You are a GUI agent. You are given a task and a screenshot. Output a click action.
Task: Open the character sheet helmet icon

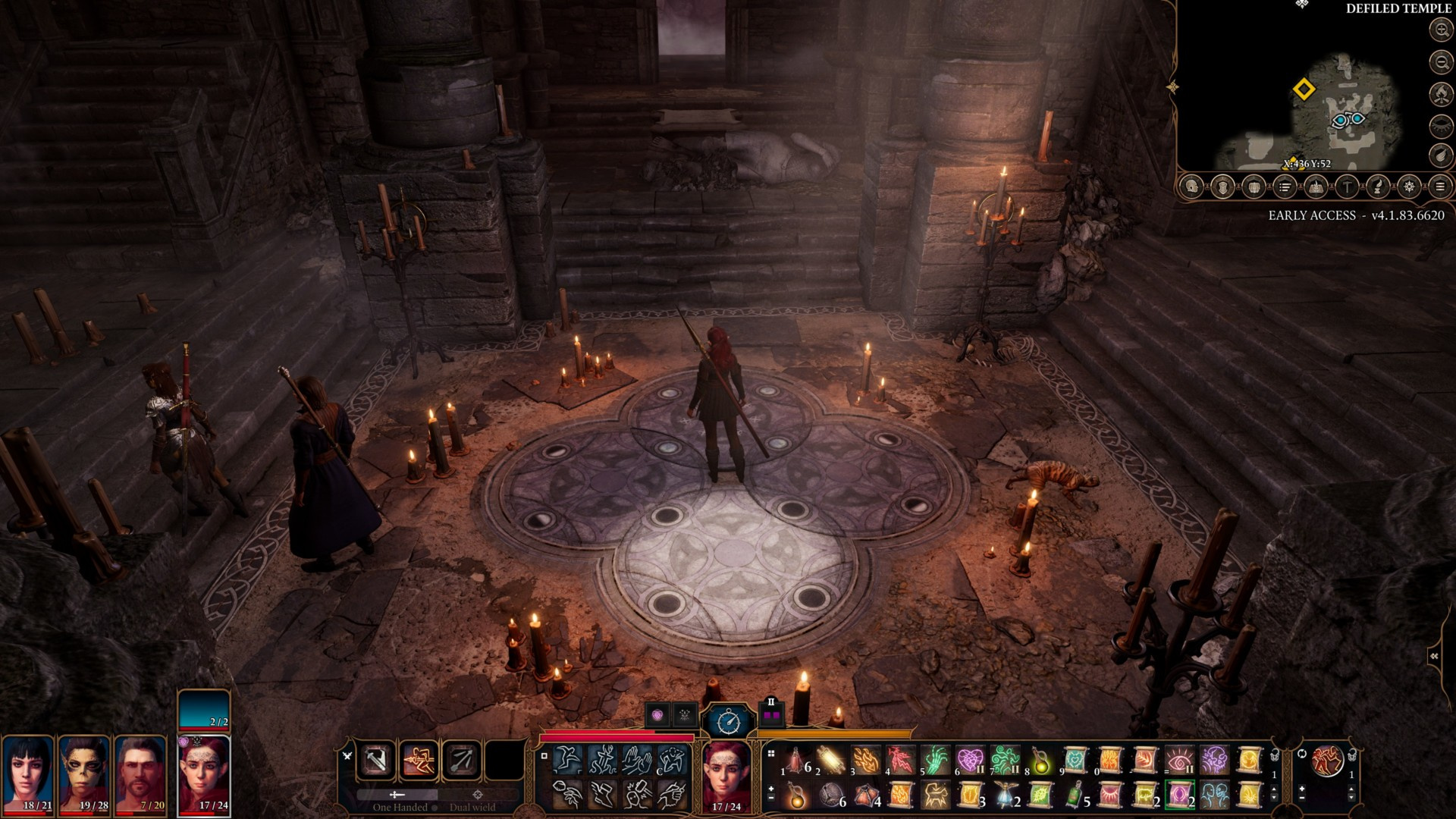[1191, 187]
